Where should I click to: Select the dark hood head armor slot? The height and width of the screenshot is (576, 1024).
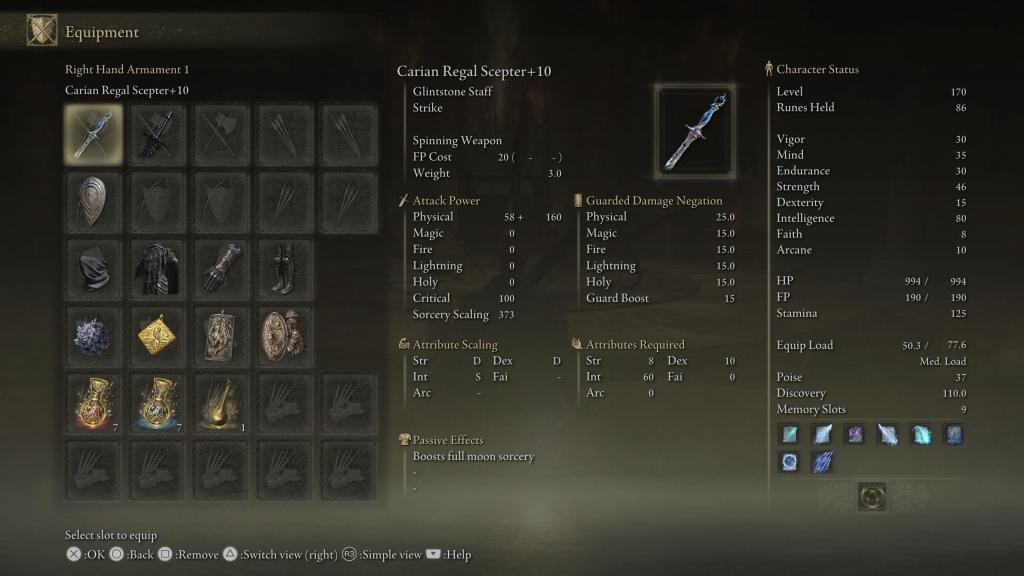94,267
